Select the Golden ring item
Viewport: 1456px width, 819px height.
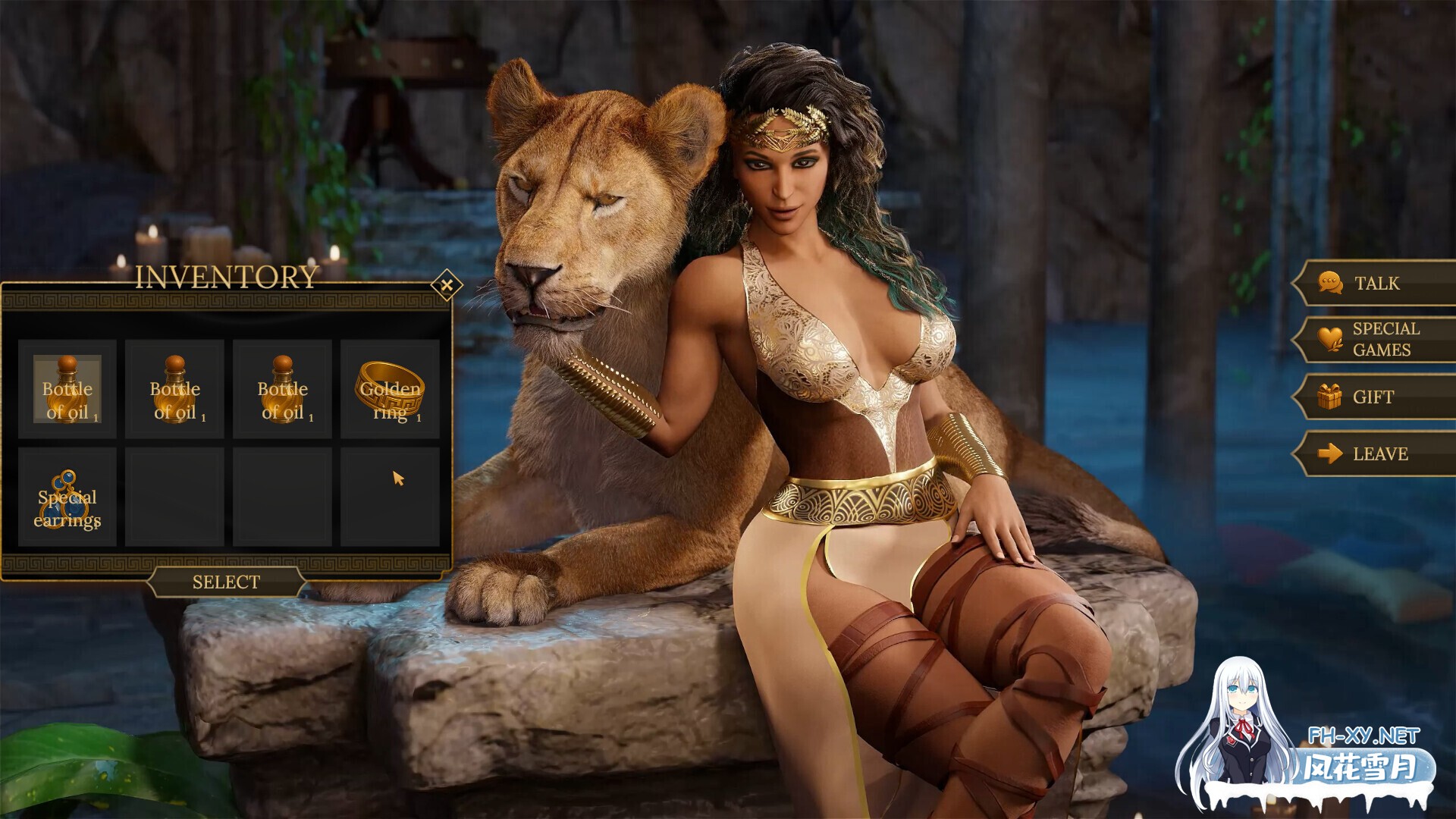click(390, 389)
